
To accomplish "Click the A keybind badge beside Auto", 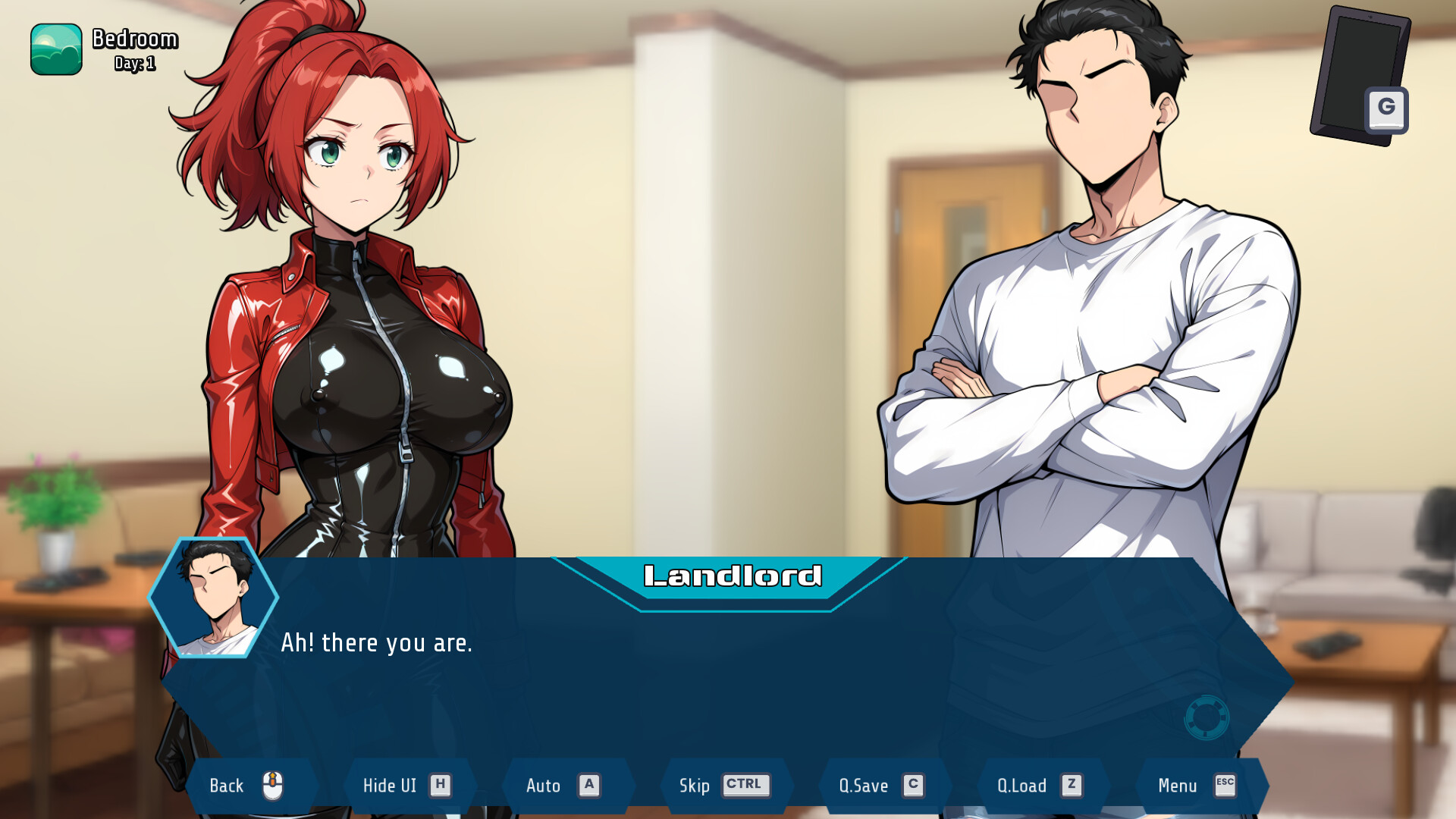I will pyautogui.click(x=588, y=786).
